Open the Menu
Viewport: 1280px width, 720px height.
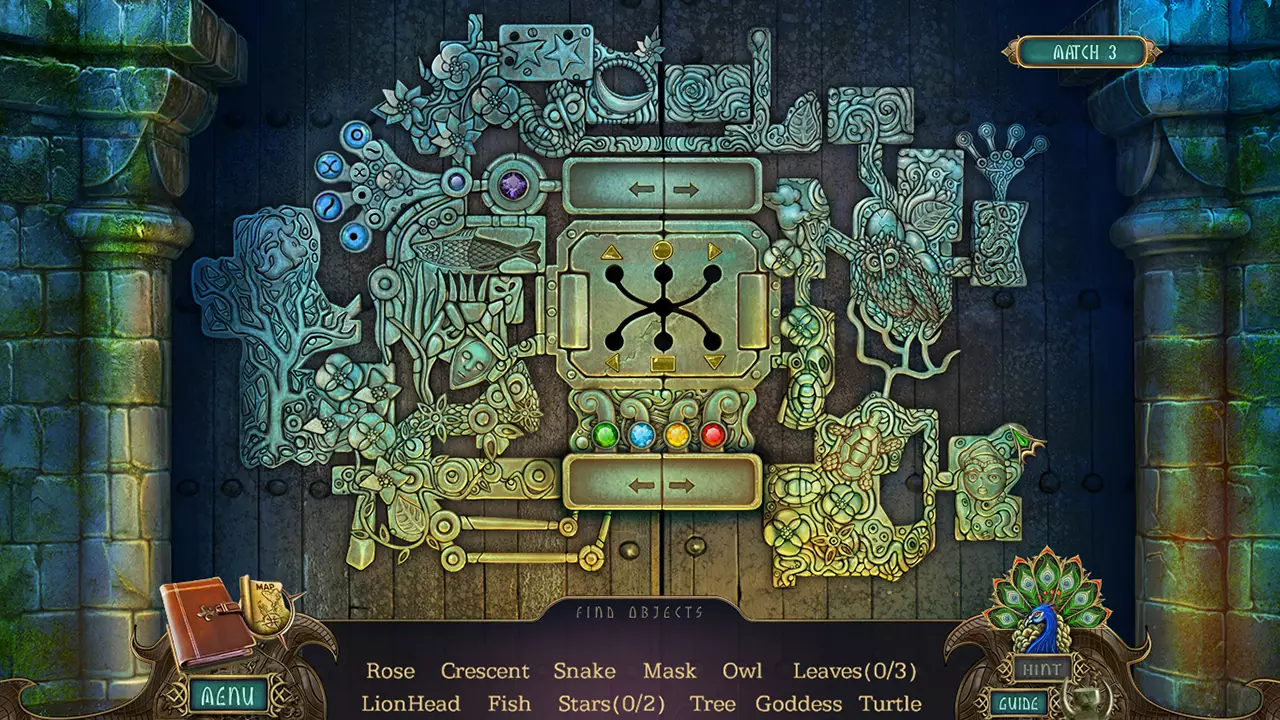click(228, 691)
